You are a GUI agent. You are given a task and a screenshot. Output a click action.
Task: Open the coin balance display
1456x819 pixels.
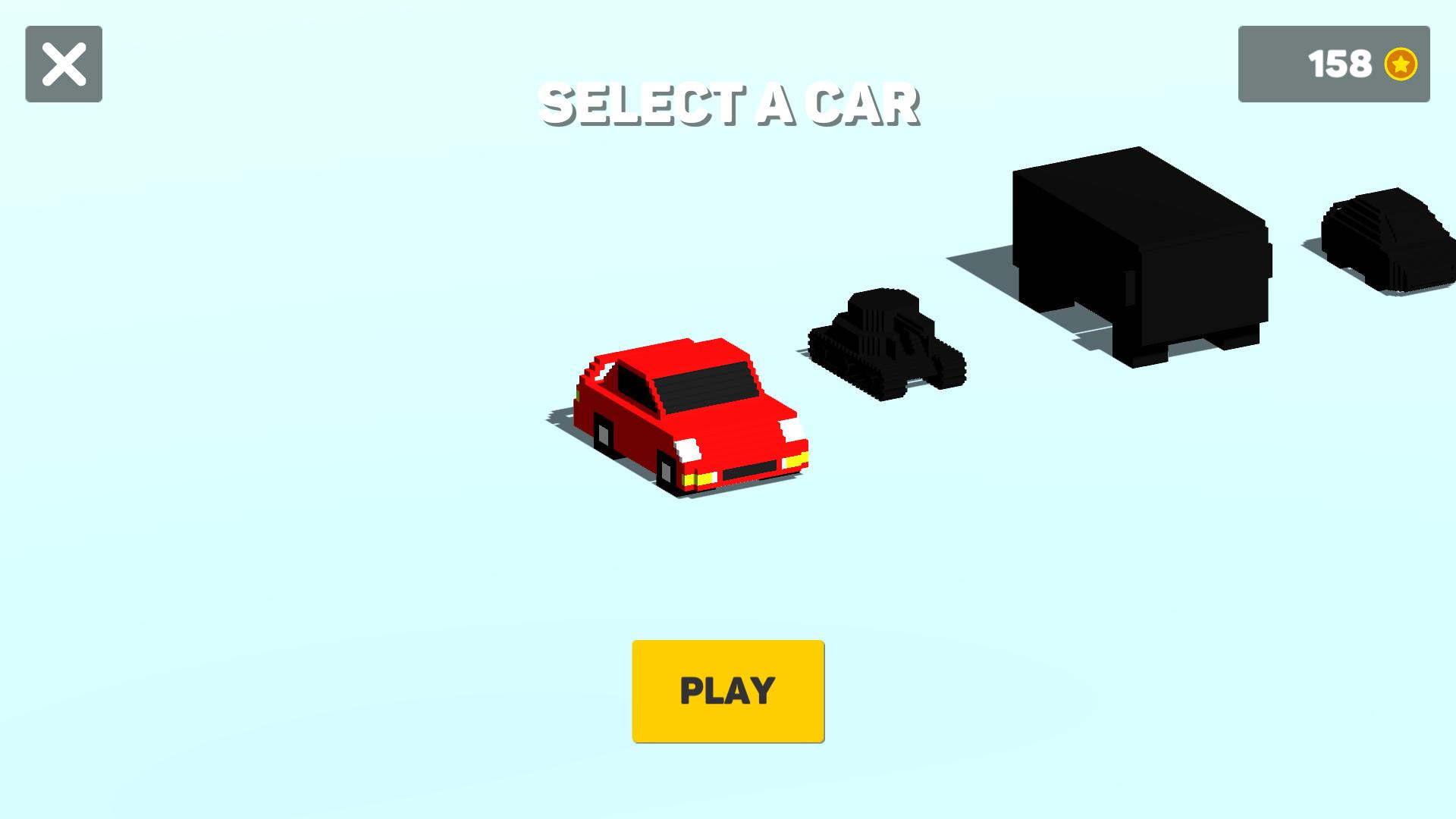click(1335, 64)
